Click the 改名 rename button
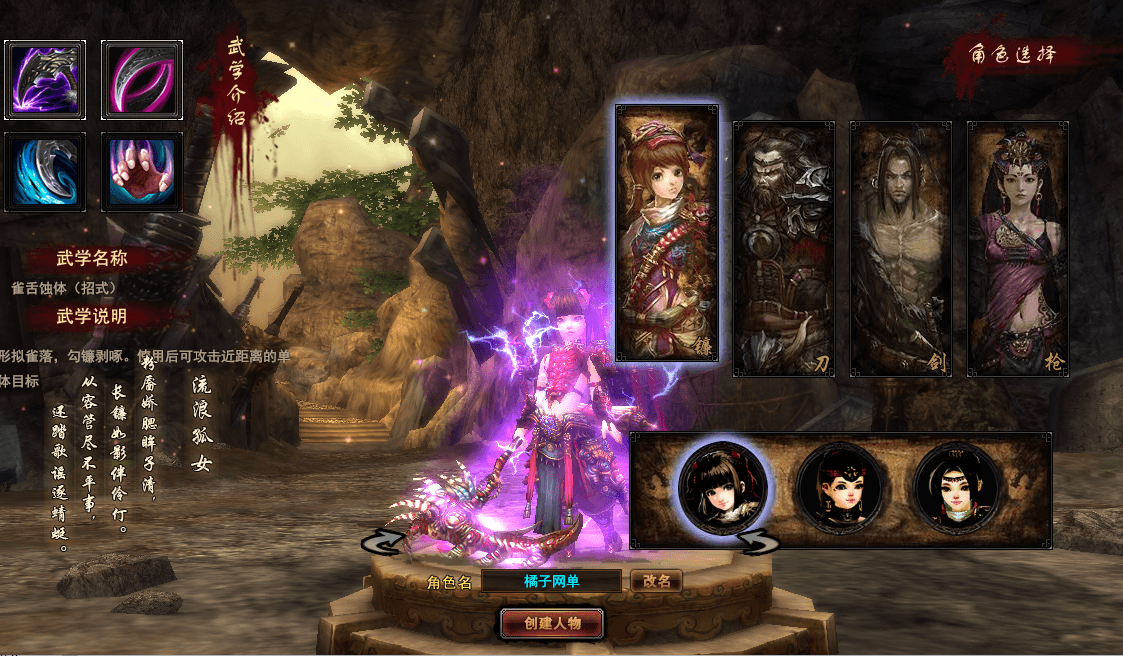This screenshot has width=1123, height=656. pos(656,581)
